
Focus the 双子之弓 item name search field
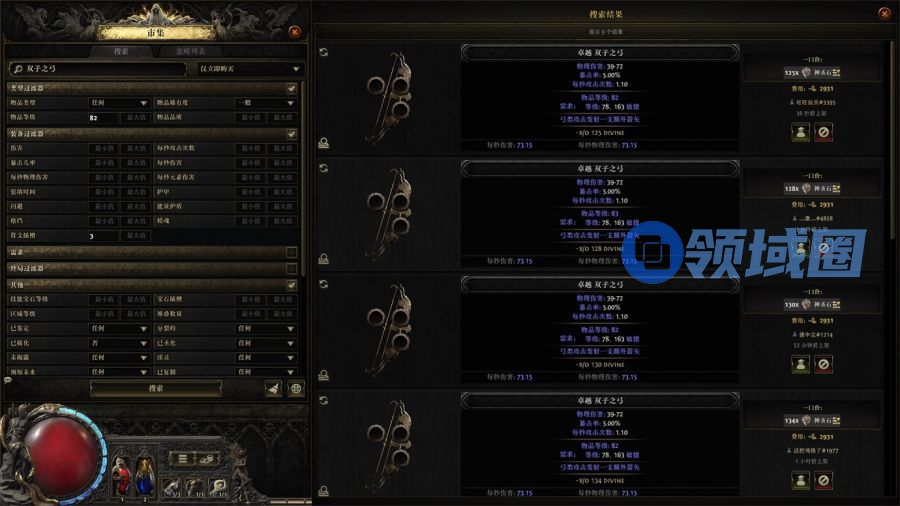point(98,69)
